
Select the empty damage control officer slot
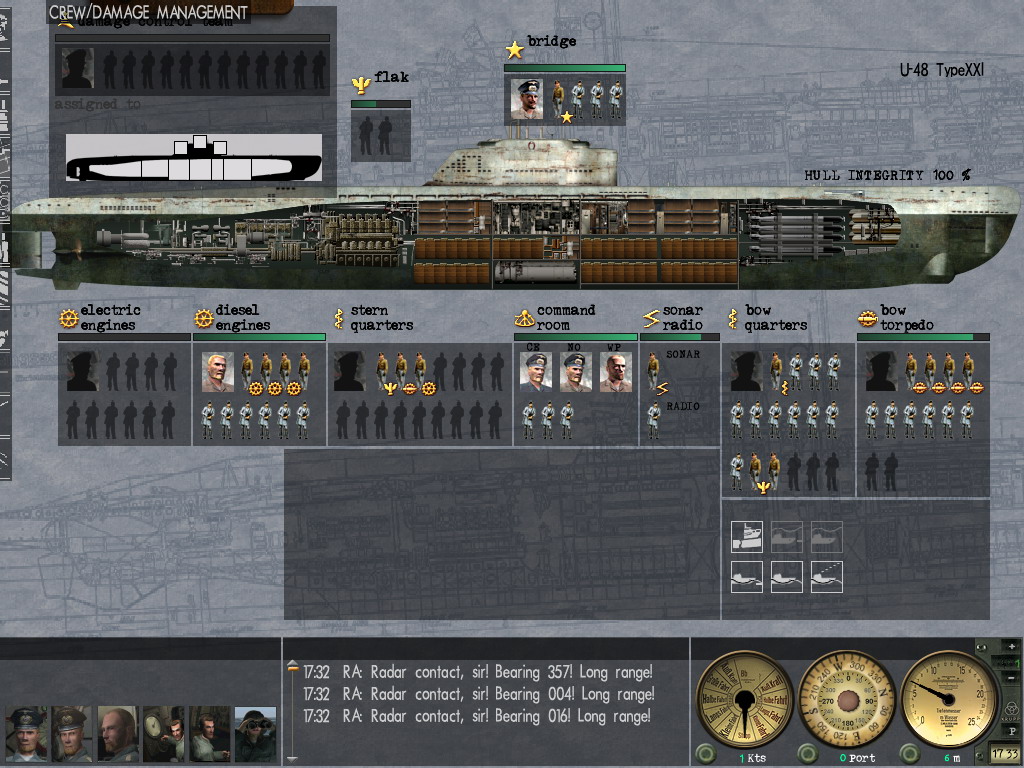coord(77,69)
